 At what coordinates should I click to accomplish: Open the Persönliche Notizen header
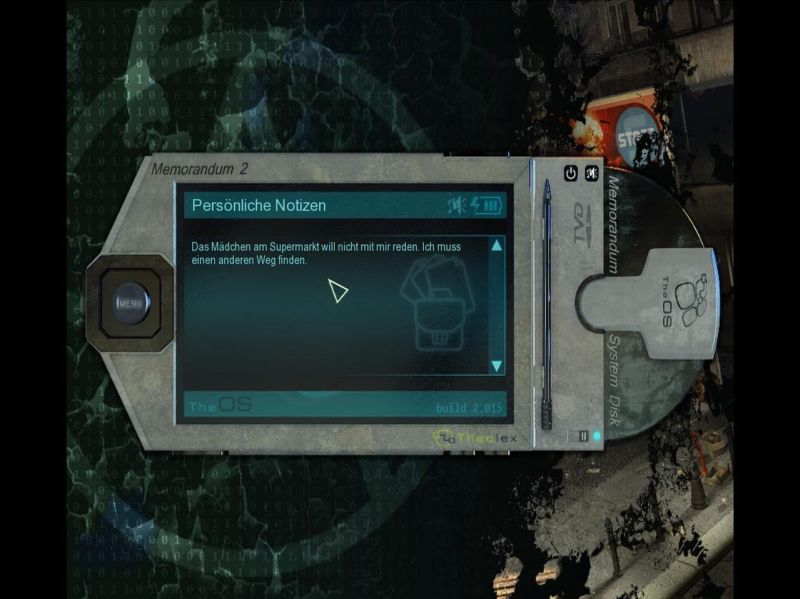coord(259,205)
